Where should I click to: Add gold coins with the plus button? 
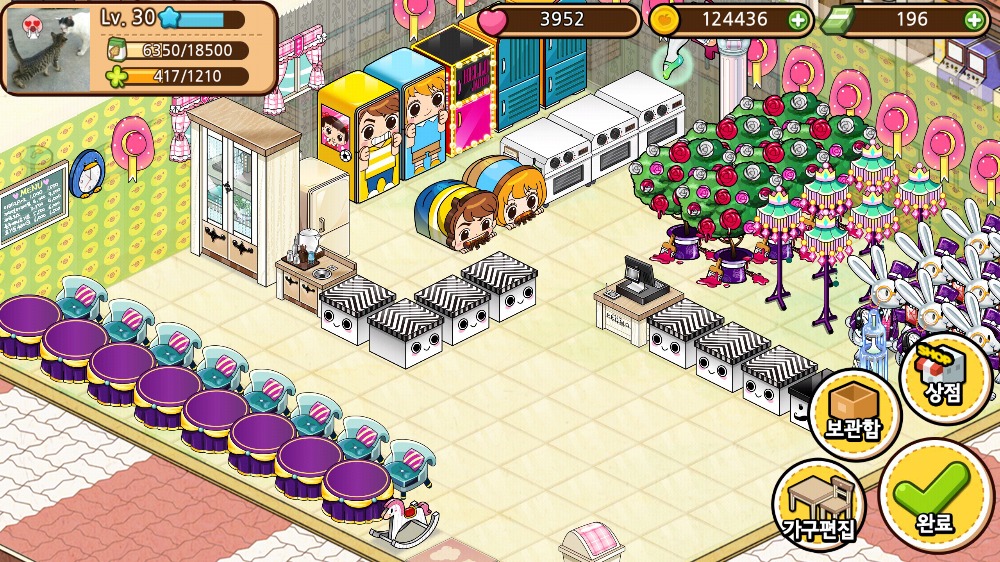(x=797, y=19)
